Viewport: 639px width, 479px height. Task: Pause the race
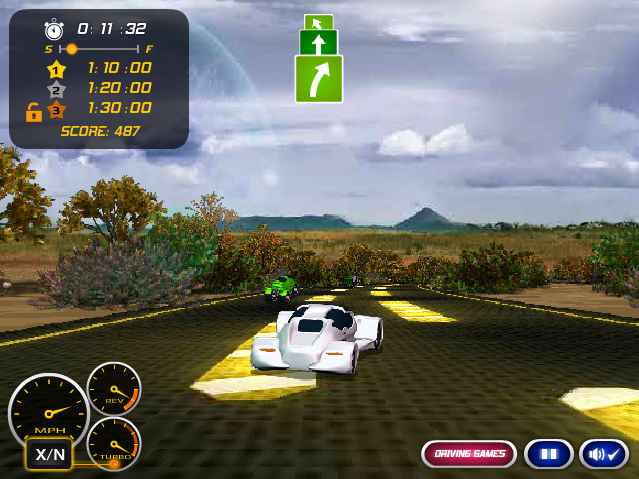click(x=548, y=454)
